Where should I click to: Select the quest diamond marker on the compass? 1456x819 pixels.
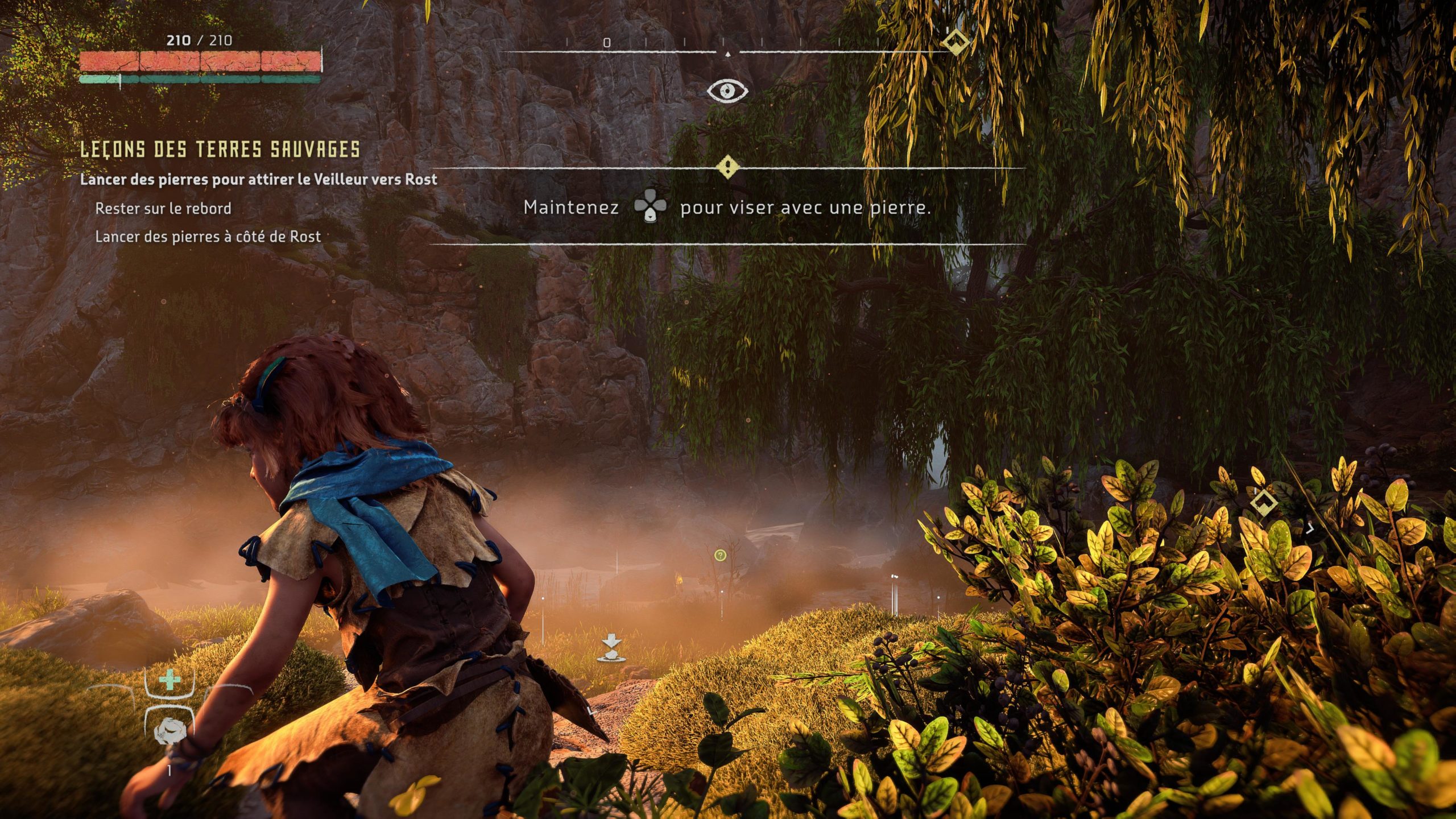point(955,42)
